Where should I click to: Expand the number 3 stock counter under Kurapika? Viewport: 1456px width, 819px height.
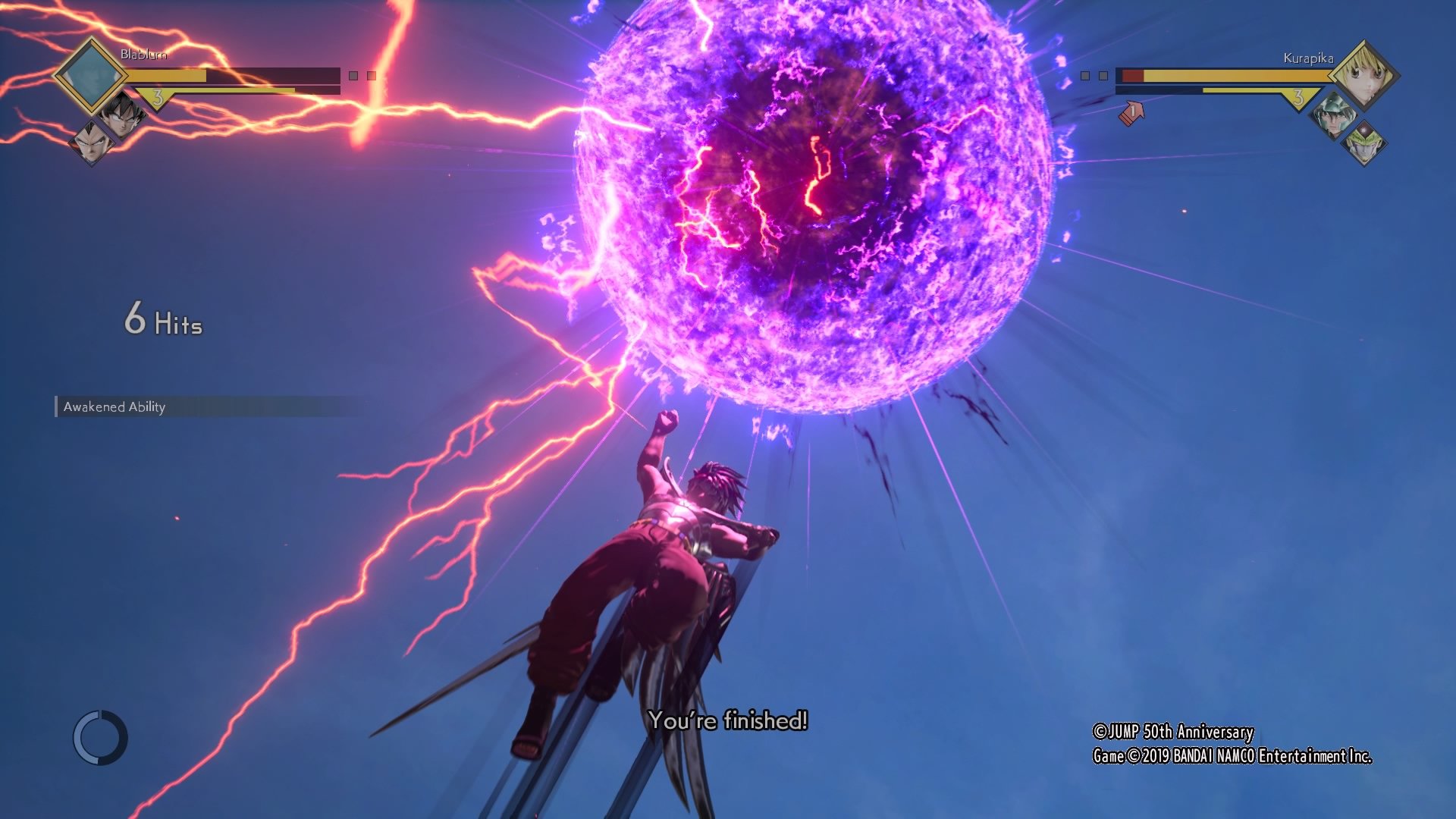(x=1298, y=99)
